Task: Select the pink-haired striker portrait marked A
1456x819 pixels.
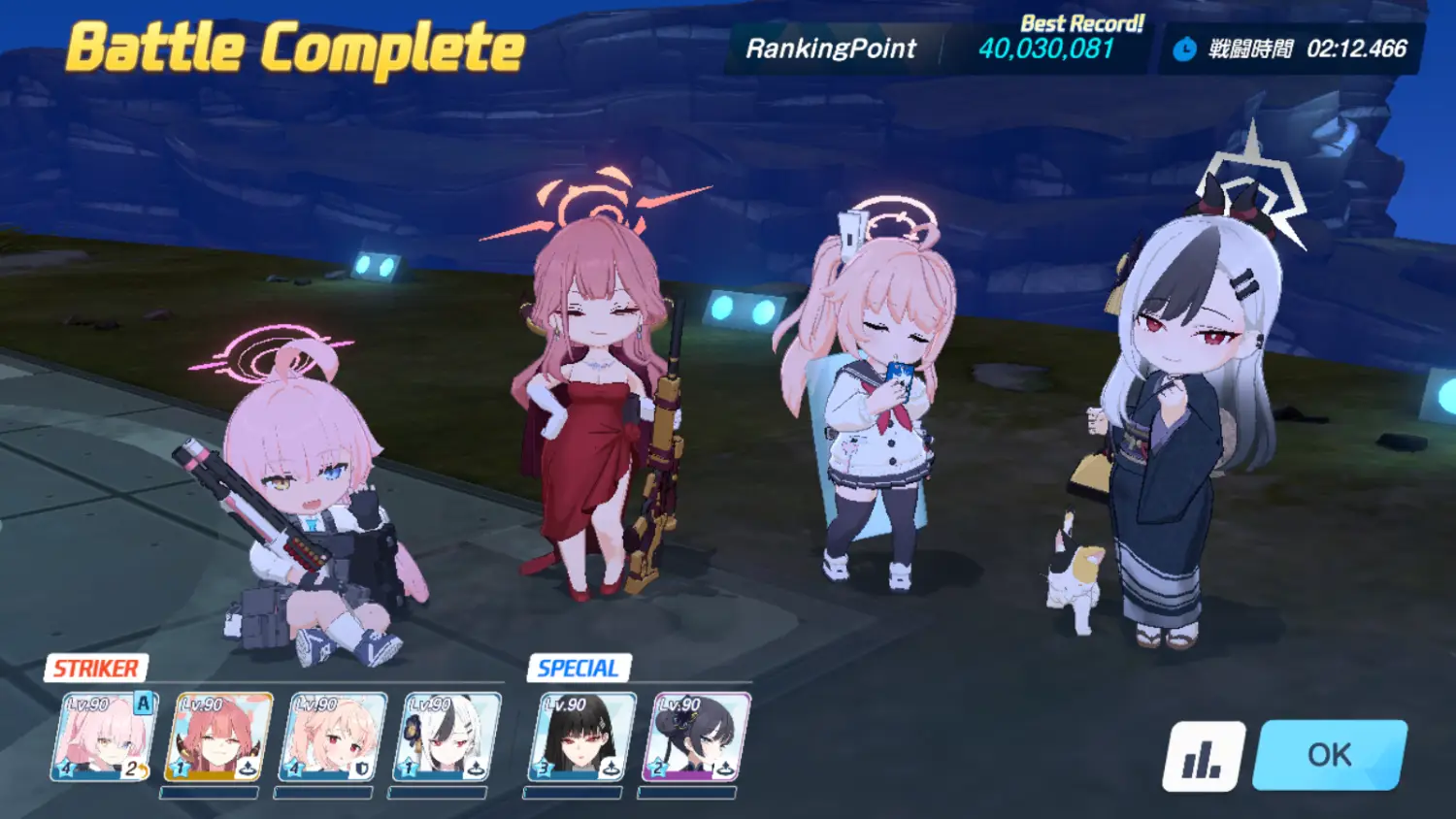Action: pyautogui.click(x=104, y=737)
